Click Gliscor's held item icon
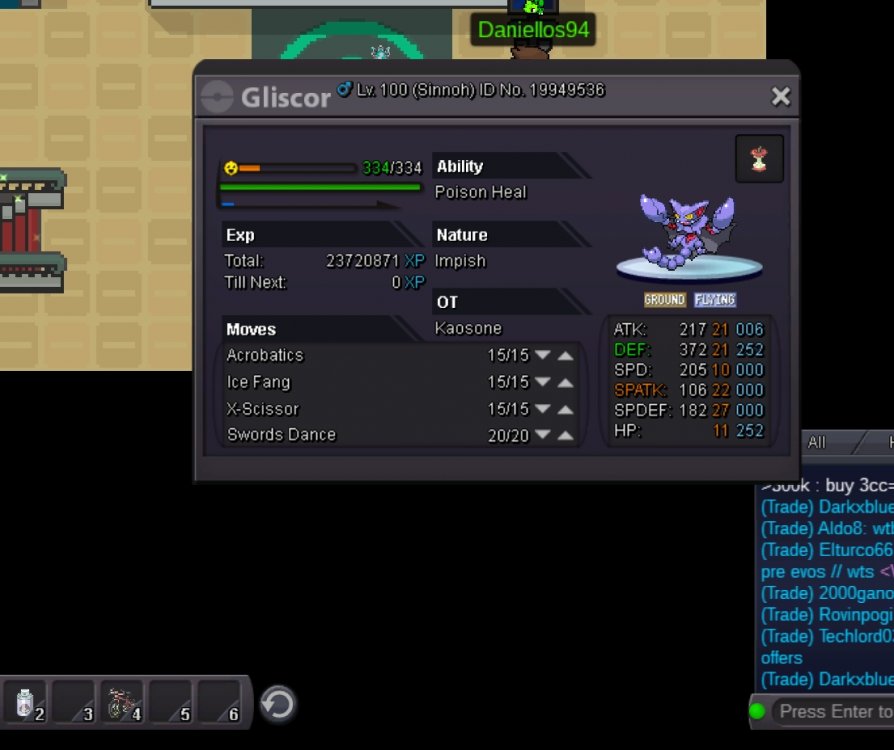Viewport: 894px width, 750px height. 759,159
